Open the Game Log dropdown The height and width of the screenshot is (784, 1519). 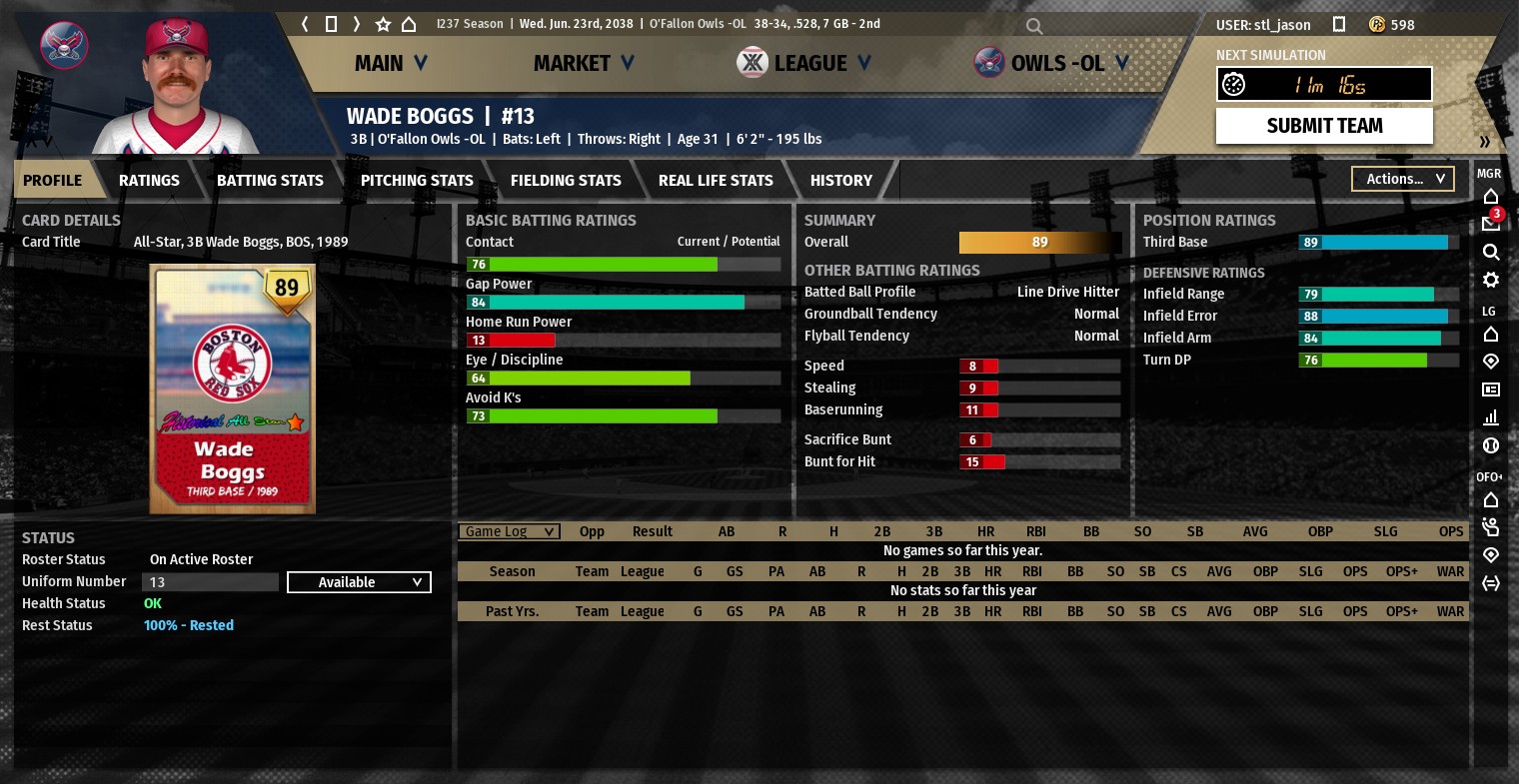click(509, 531)
